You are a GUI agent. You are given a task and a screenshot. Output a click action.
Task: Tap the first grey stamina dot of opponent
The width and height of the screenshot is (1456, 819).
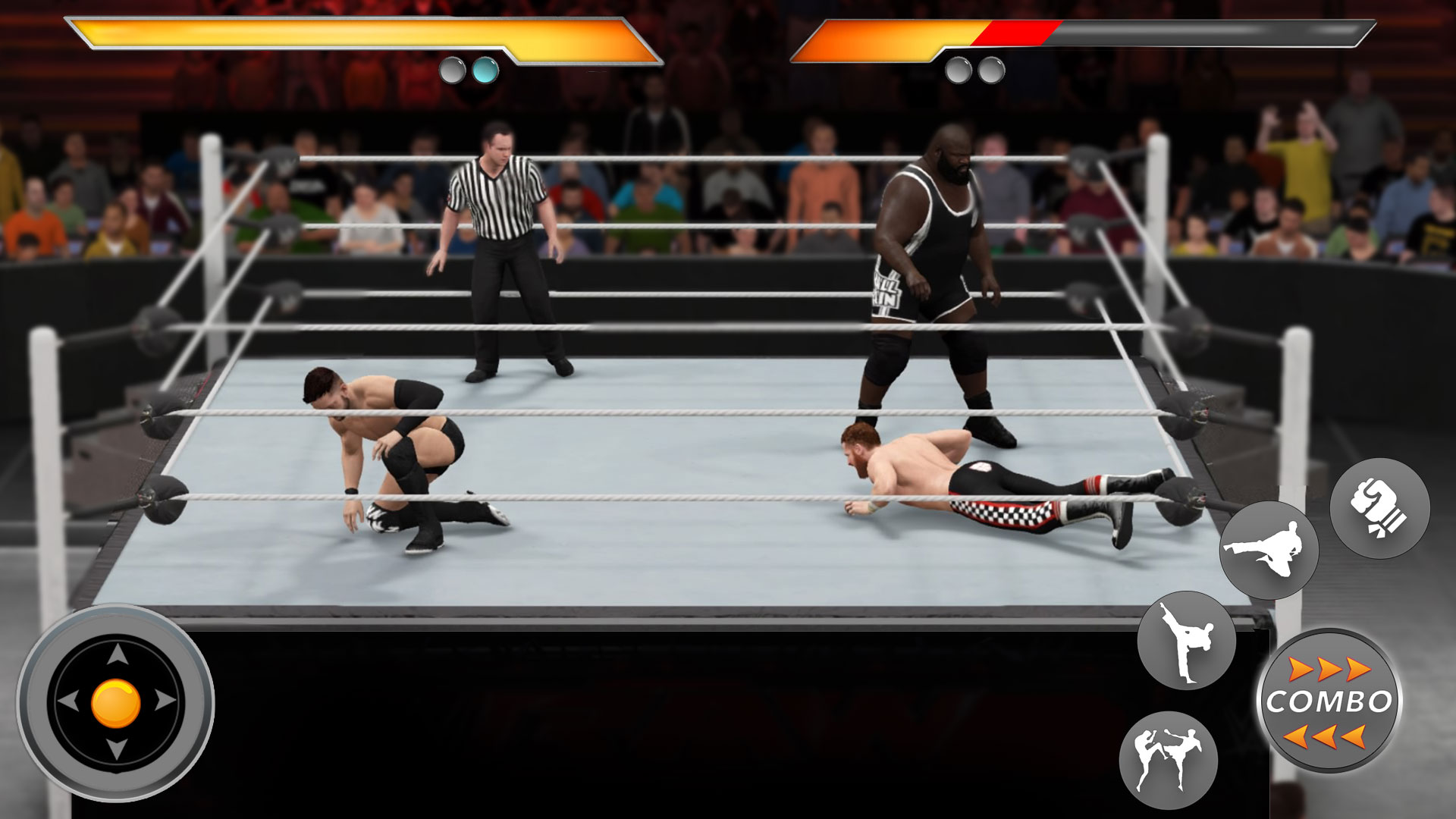coord(957,71)
